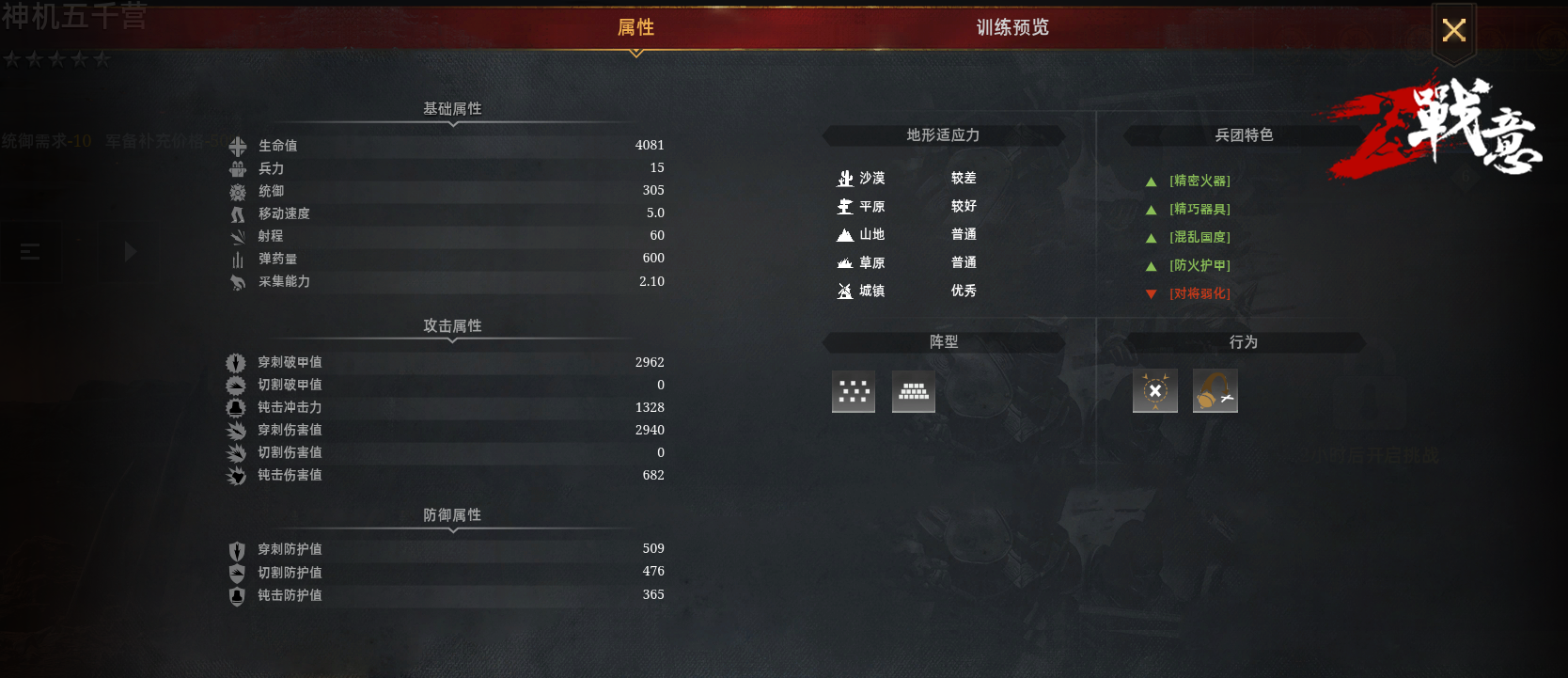Screen dimensions: 1568x678
Task: Switch to the 训练预览 tab
Action: (1011, 27)
